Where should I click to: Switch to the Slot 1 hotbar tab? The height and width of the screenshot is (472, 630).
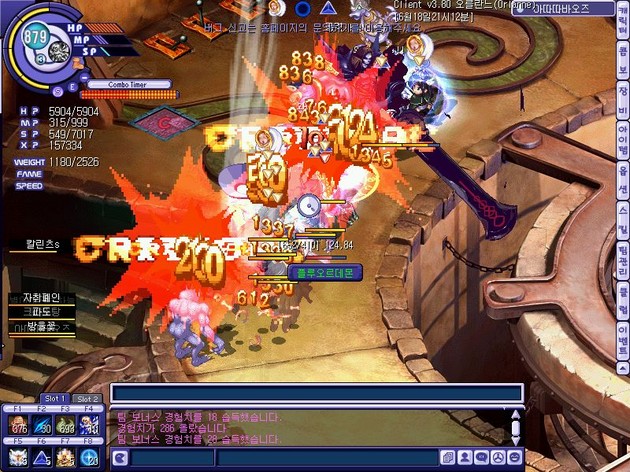coord(59,399)
